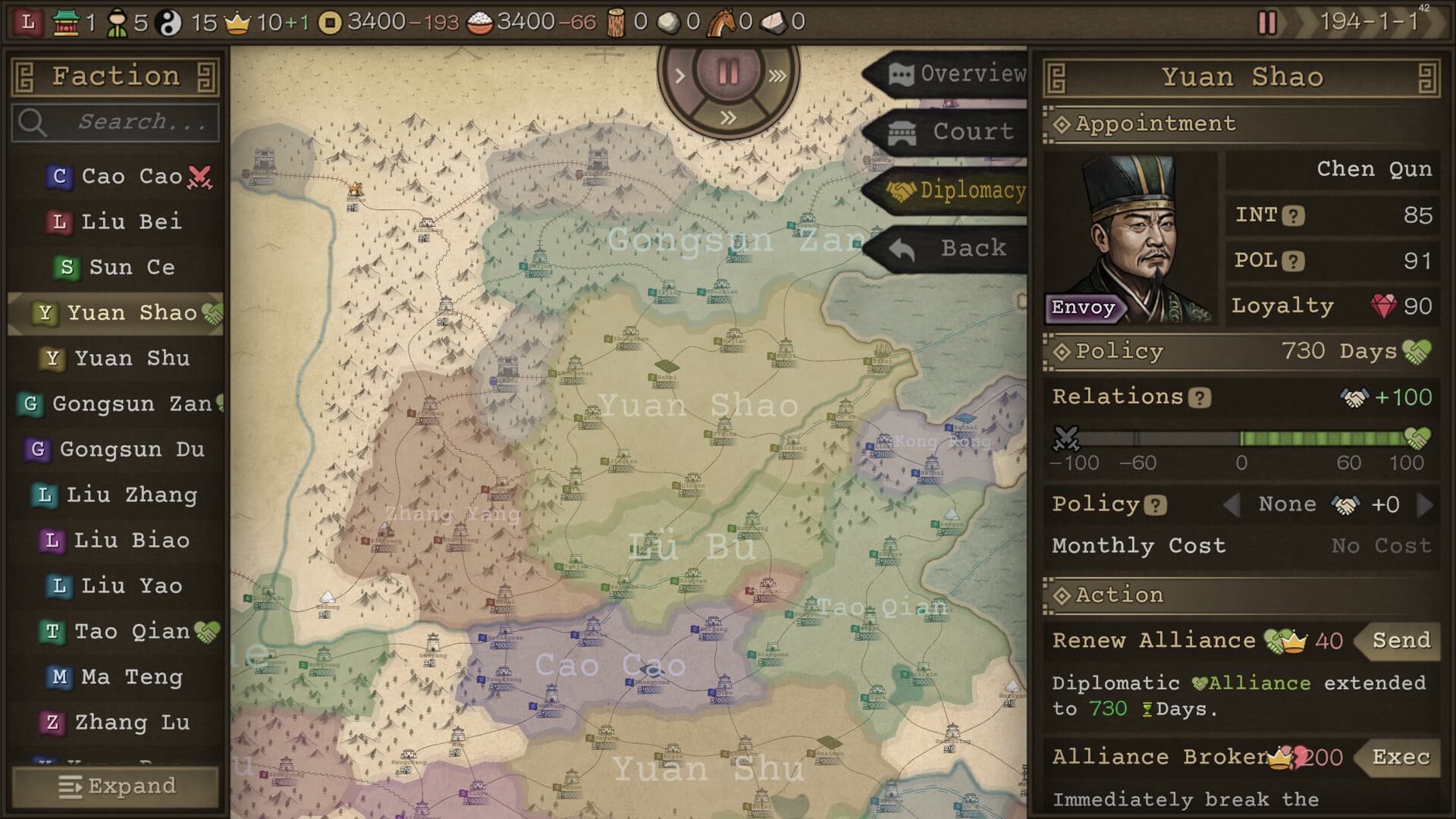This screenshot has width=1456, height=819.
Task: Show the Relations help tooltip
Action: [x=1200, y=398]
